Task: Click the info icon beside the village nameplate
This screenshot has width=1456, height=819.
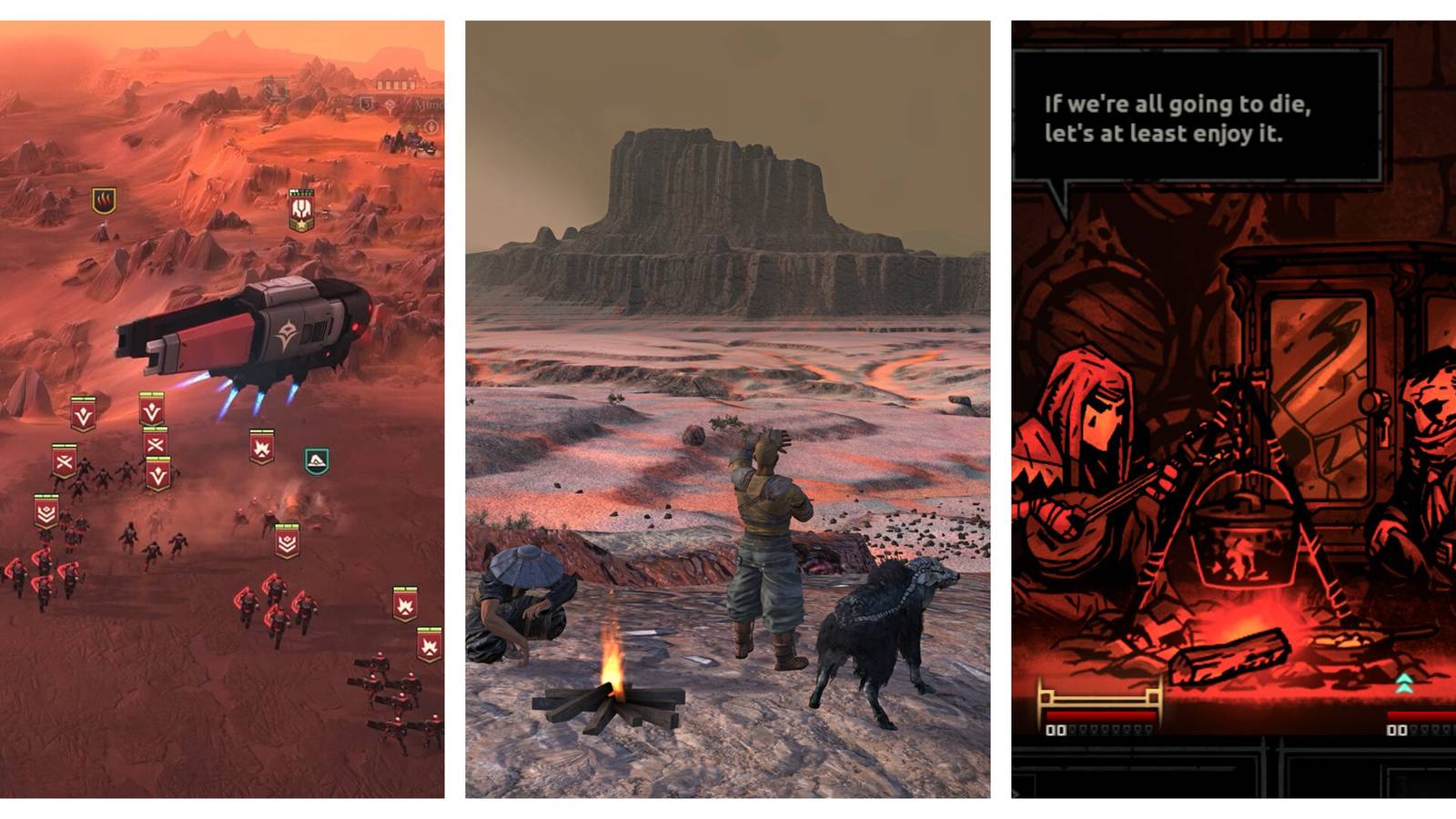Action: point(430,127)
